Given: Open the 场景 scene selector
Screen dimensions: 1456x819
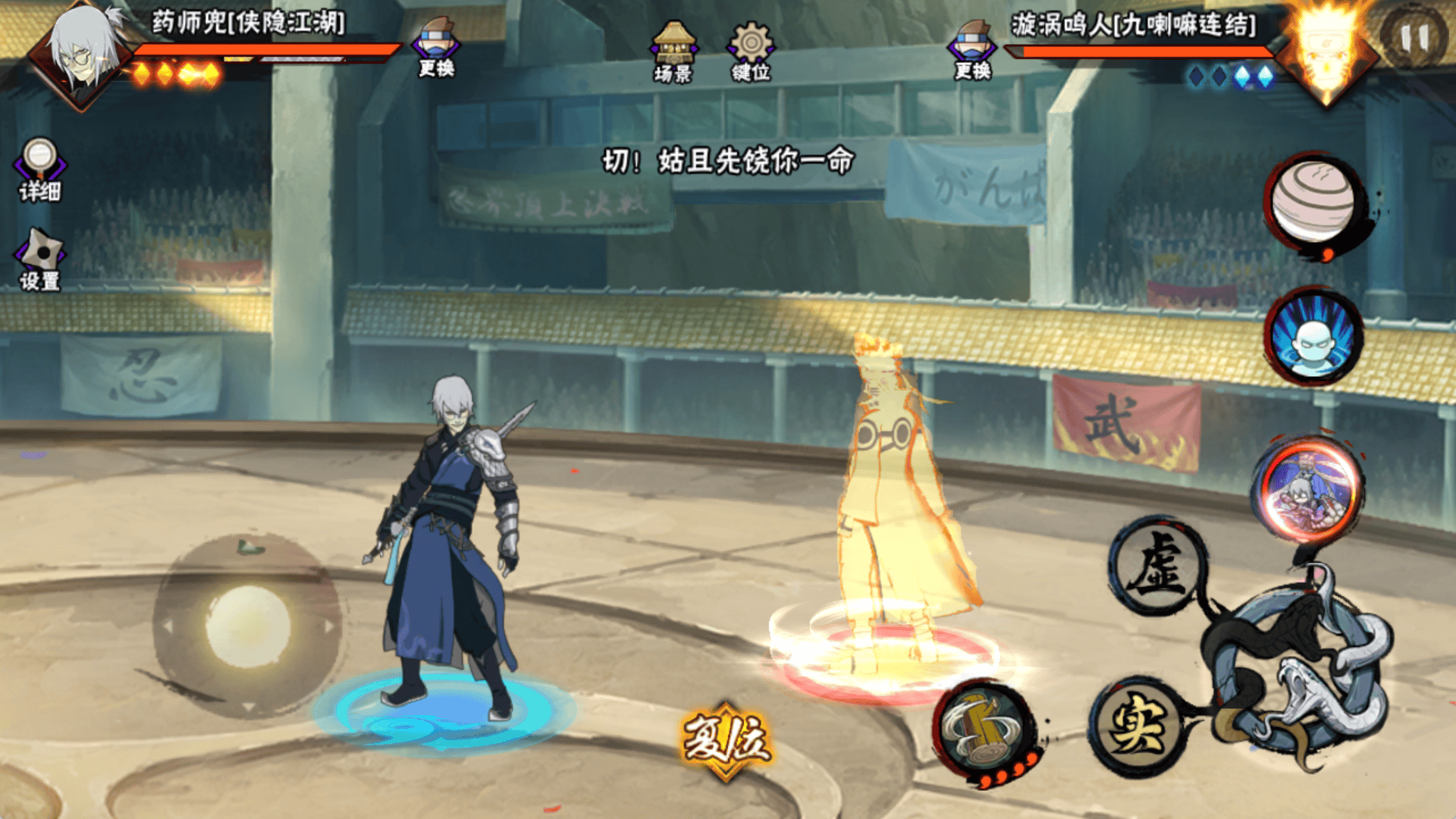Looking at the screenshot, I should pos(673,52).
